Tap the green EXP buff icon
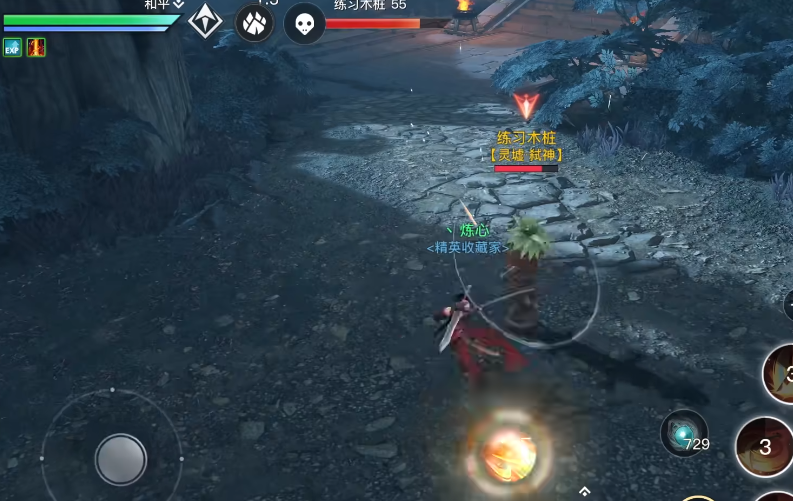 pos(12,47)
